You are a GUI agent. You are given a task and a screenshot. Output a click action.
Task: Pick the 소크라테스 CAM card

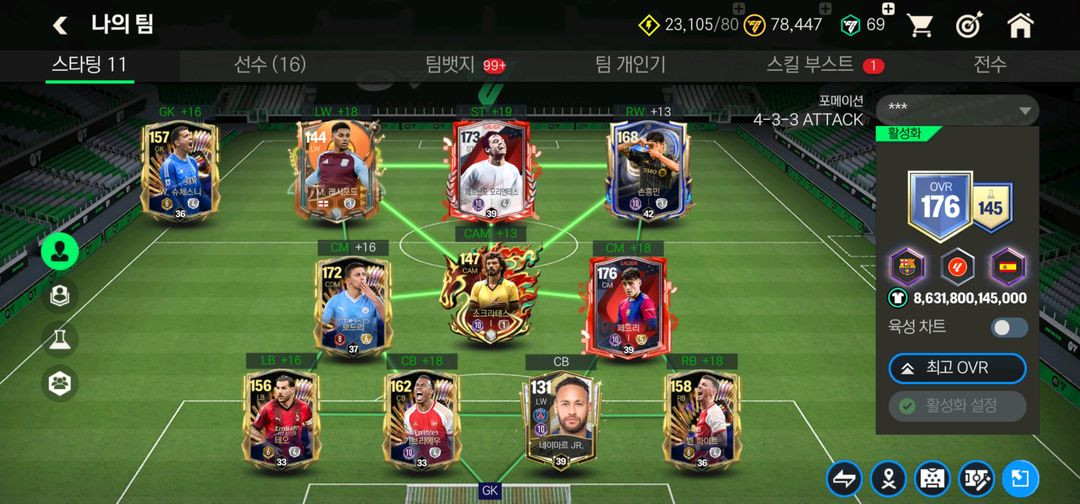[484, 297]
